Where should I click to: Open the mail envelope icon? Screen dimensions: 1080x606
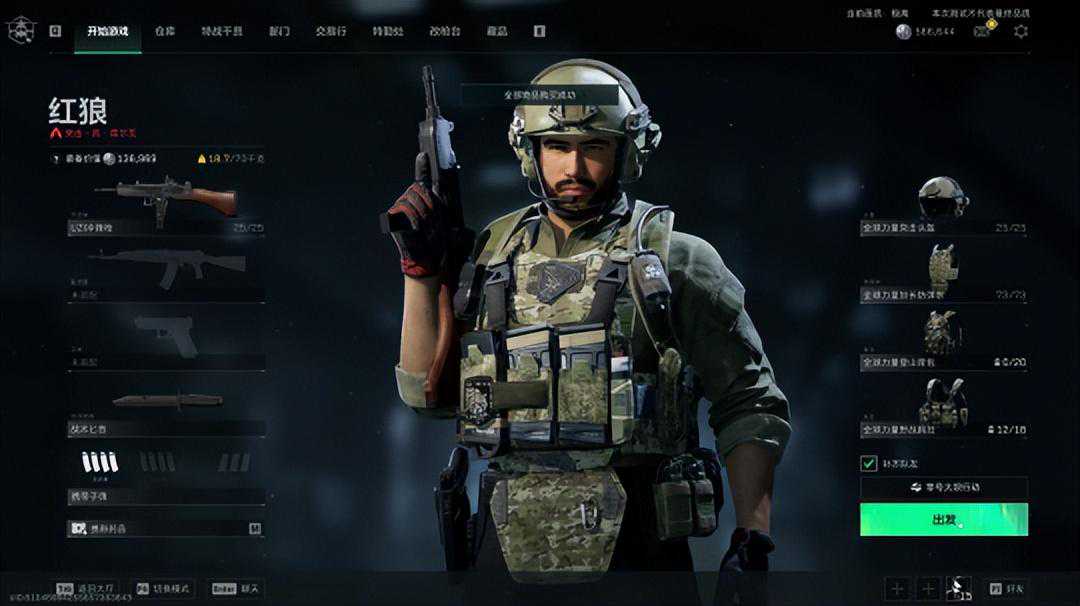coord(983,31)
